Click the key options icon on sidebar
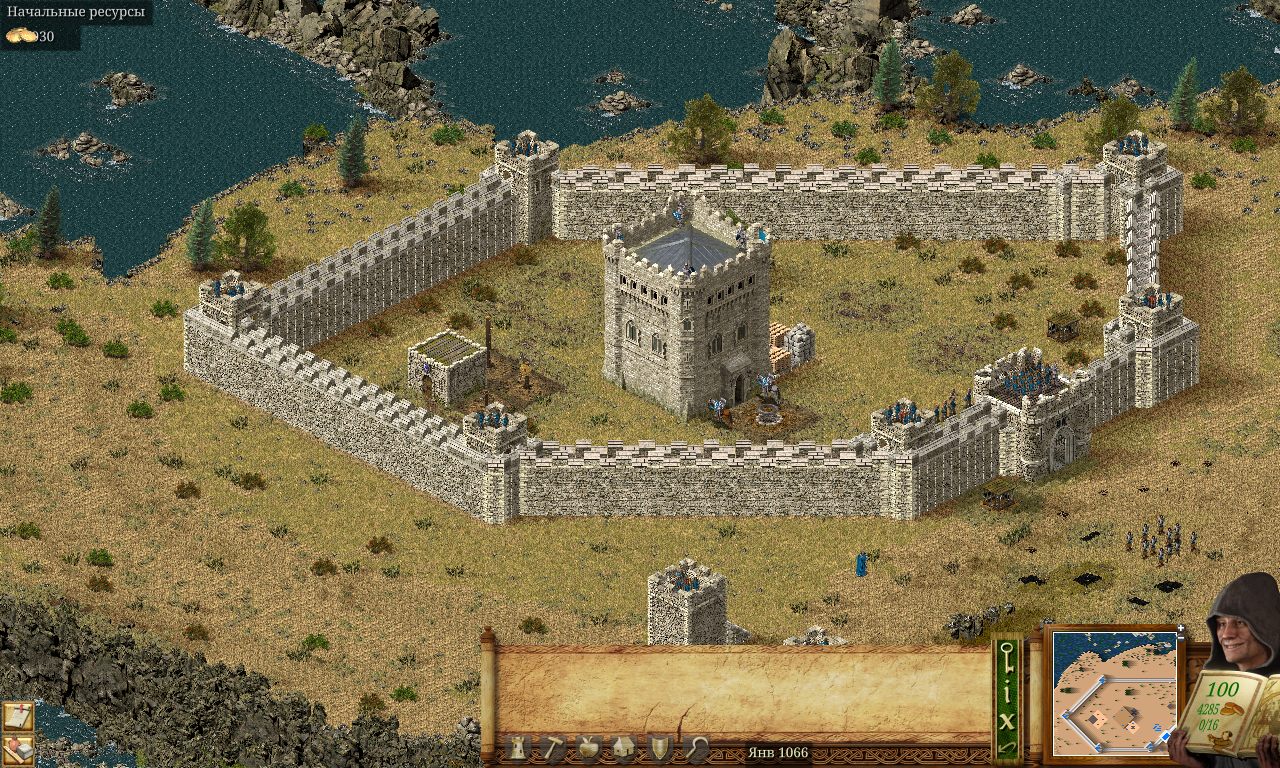The height and width of the screenshot is (768, 1280). coord(1007,657)
